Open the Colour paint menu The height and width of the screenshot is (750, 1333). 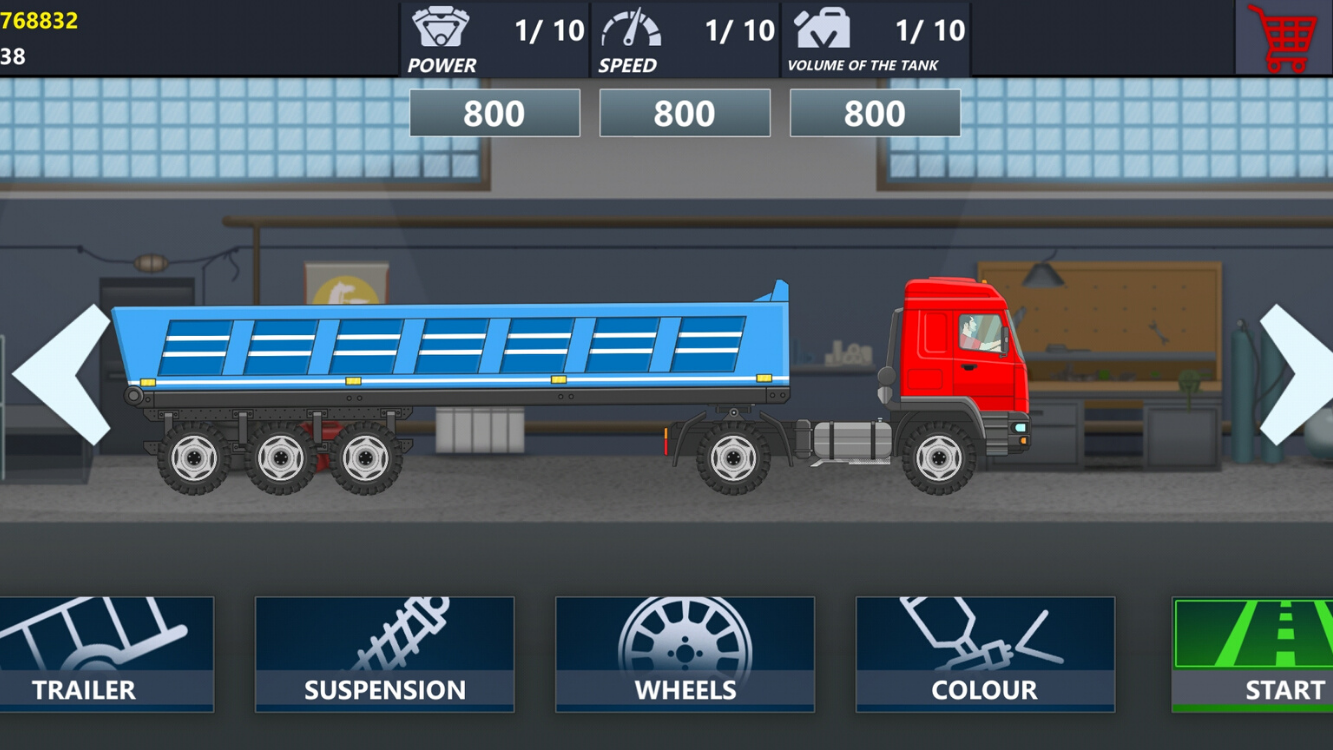pyautogui.click(x=985, y=654)
